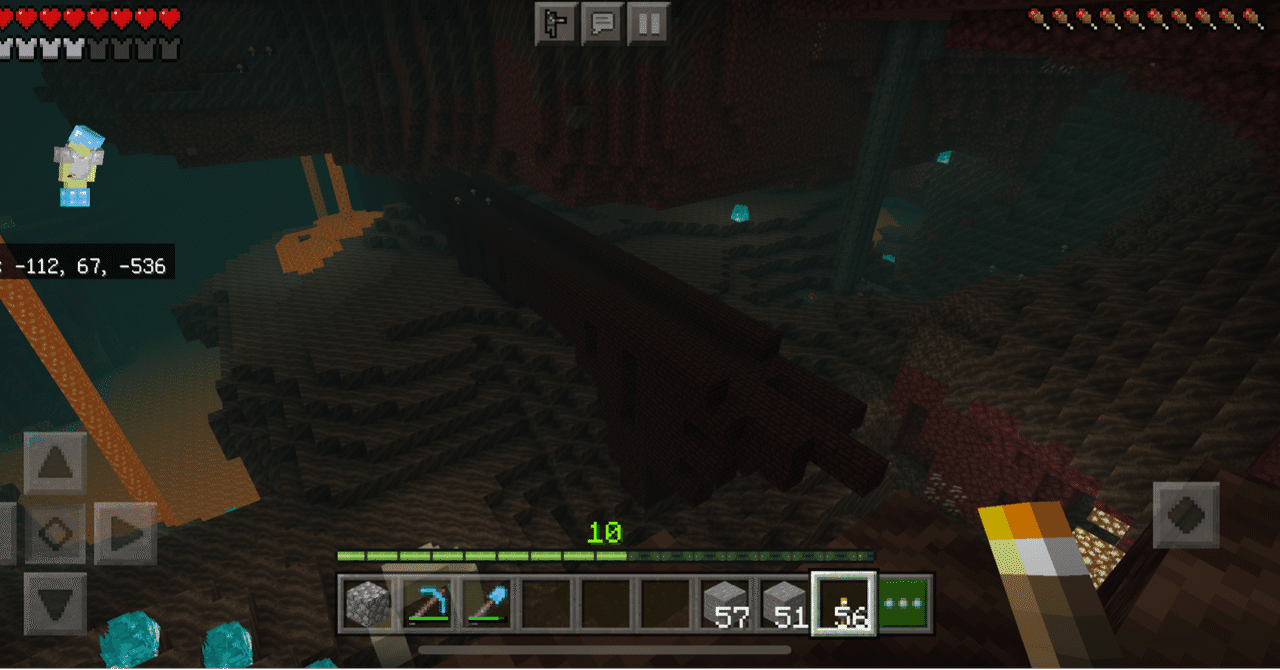
Task: Select the torch slot with 56
Action: coord(845,603)
